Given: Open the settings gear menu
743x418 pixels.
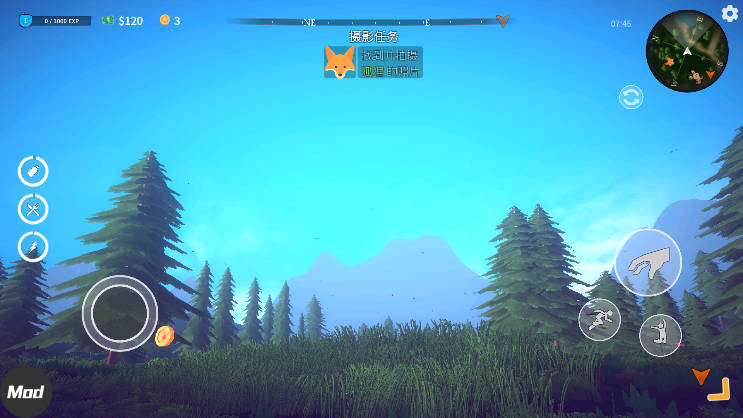Looking at the screenshot, I should (730, 13).
